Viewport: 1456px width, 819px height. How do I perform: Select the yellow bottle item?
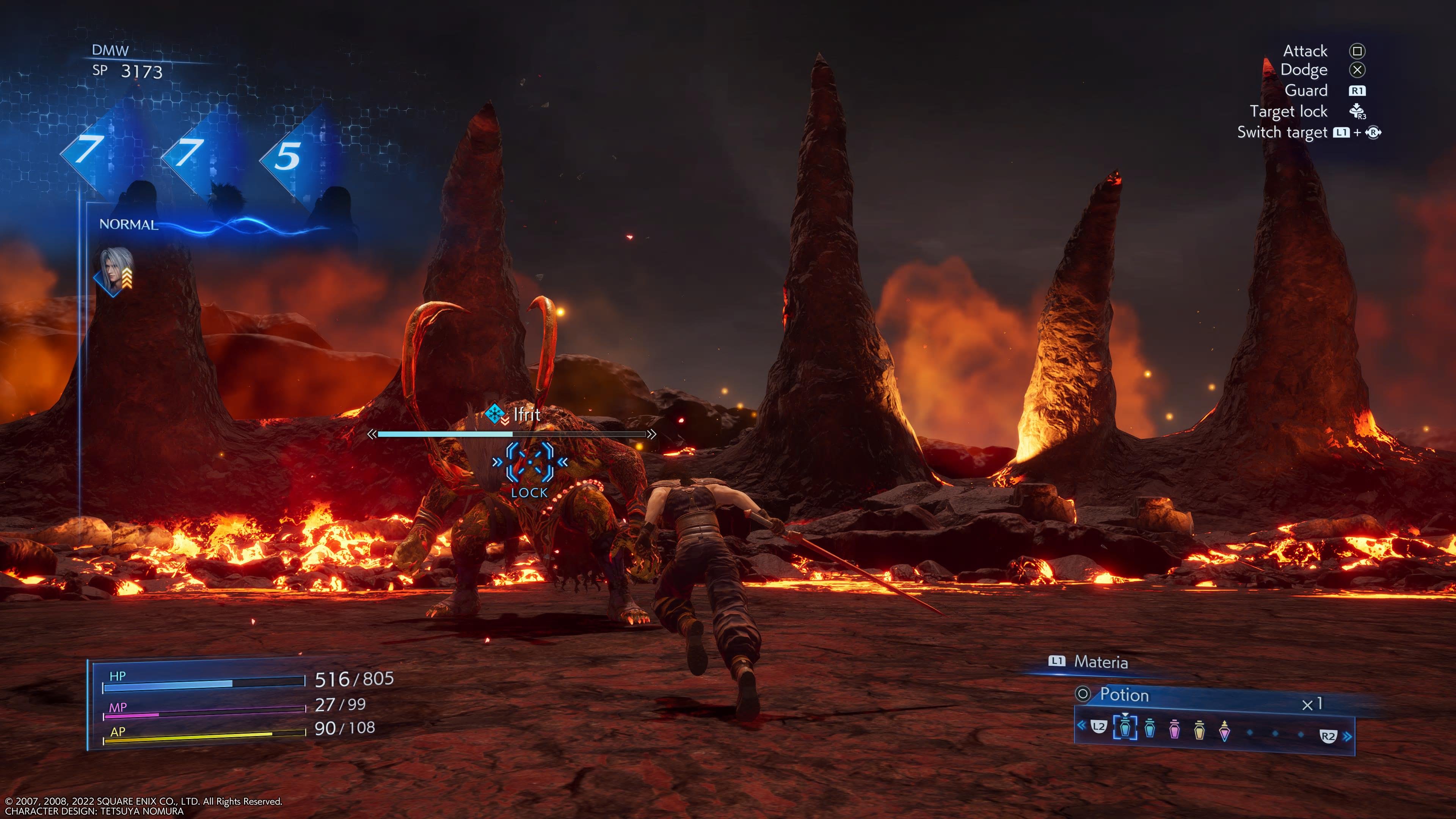tap(1199, 730)
